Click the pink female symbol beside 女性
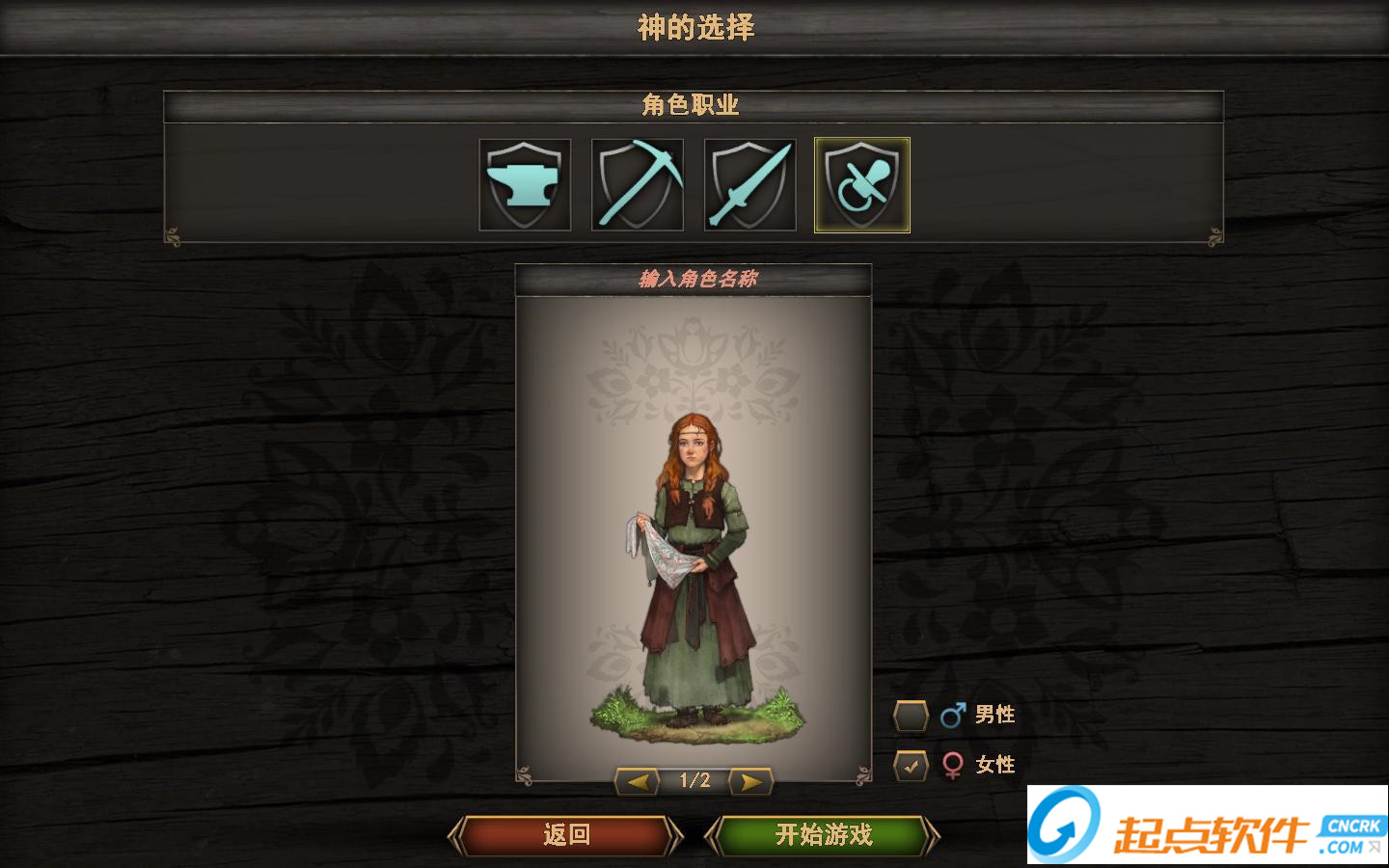1389x868 pixels. [952, 764]
